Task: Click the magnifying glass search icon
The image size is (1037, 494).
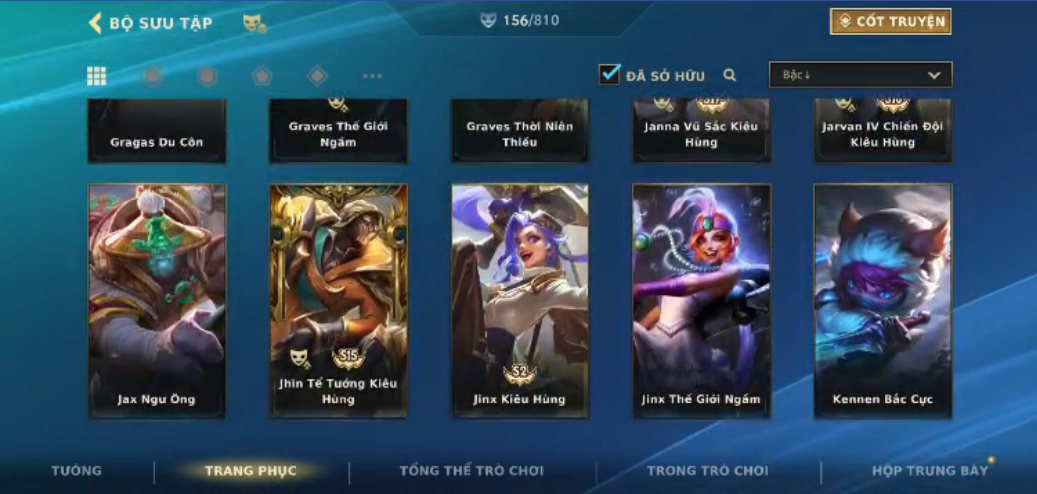Action: click(x=730, y=75)
